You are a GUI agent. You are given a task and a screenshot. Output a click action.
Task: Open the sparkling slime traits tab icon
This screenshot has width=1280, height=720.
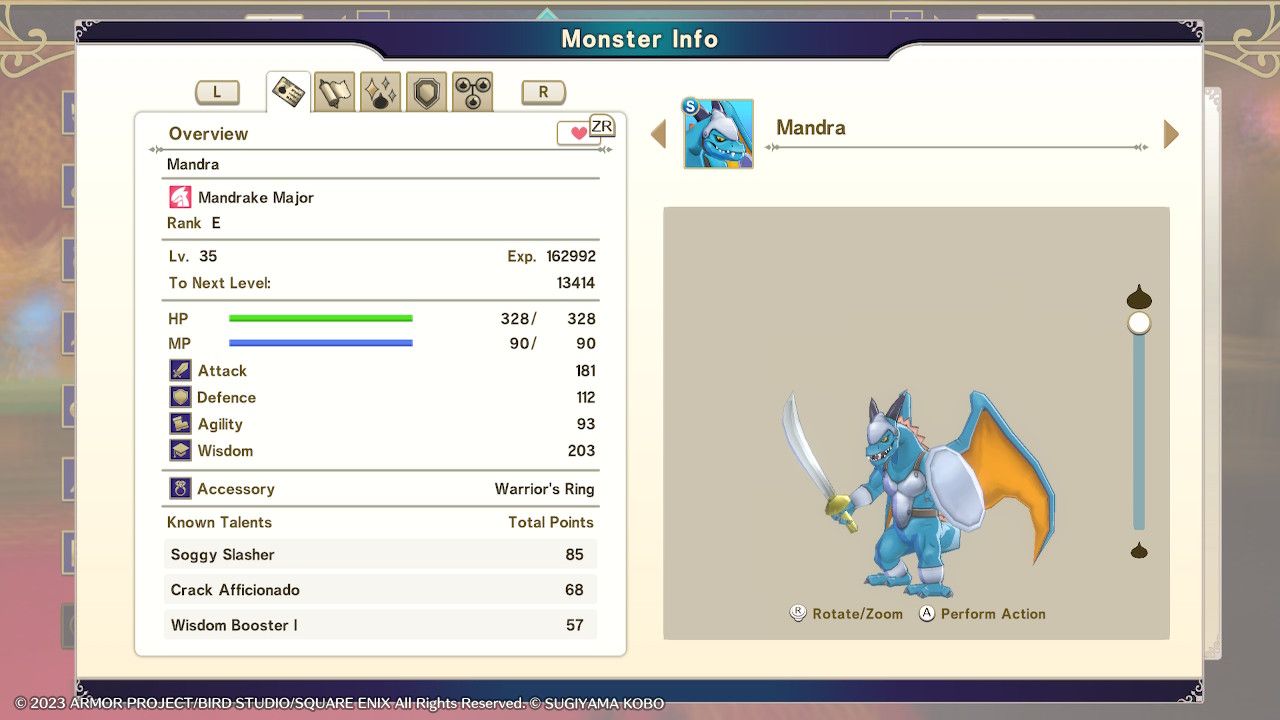(x=379, y=90)
